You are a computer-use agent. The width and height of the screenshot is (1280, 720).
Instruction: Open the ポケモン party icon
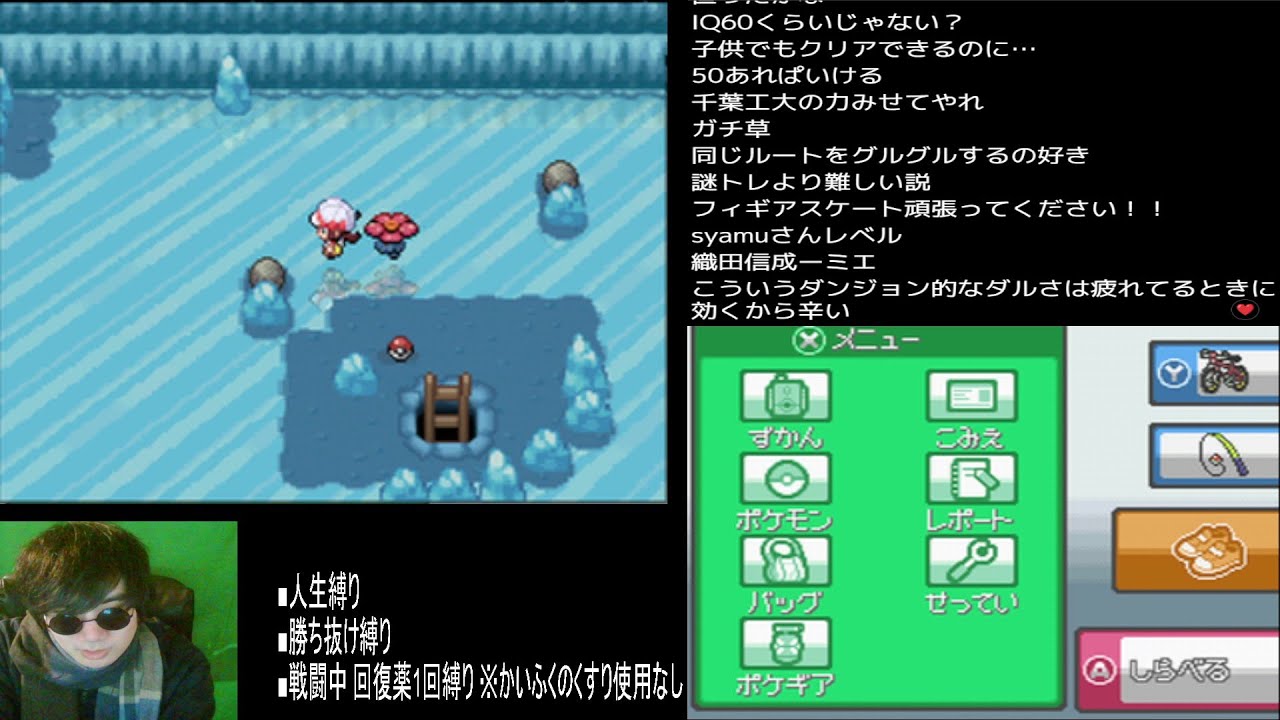click(787, 480)
